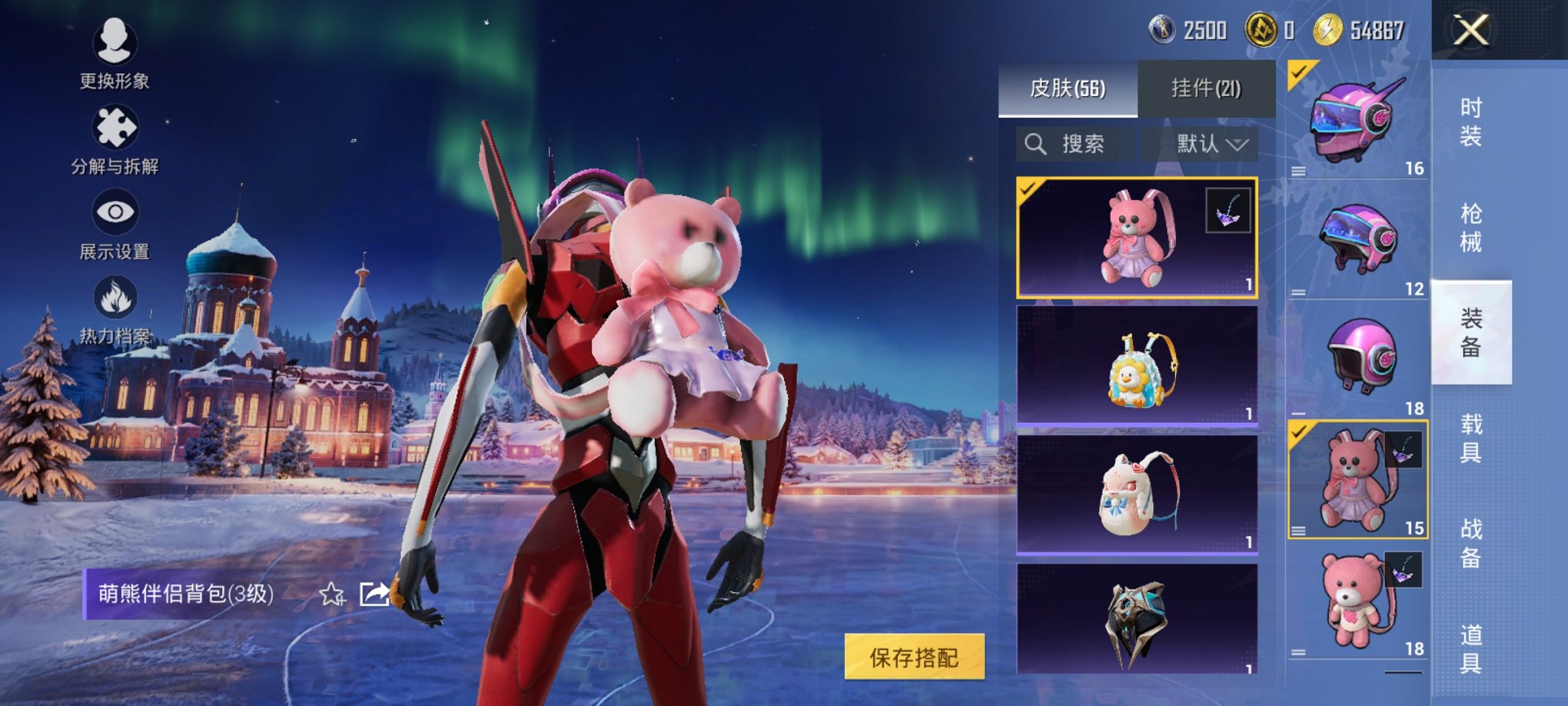The image size is (1568, 706).
Task: Open the 战备 category
Action: pos(1470,543)
